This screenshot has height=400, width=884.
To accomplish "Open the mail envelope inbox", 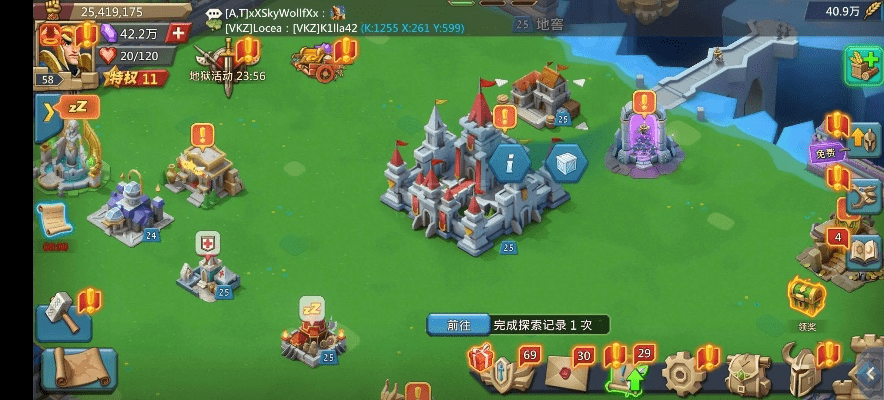I will [x=565, y=373].
